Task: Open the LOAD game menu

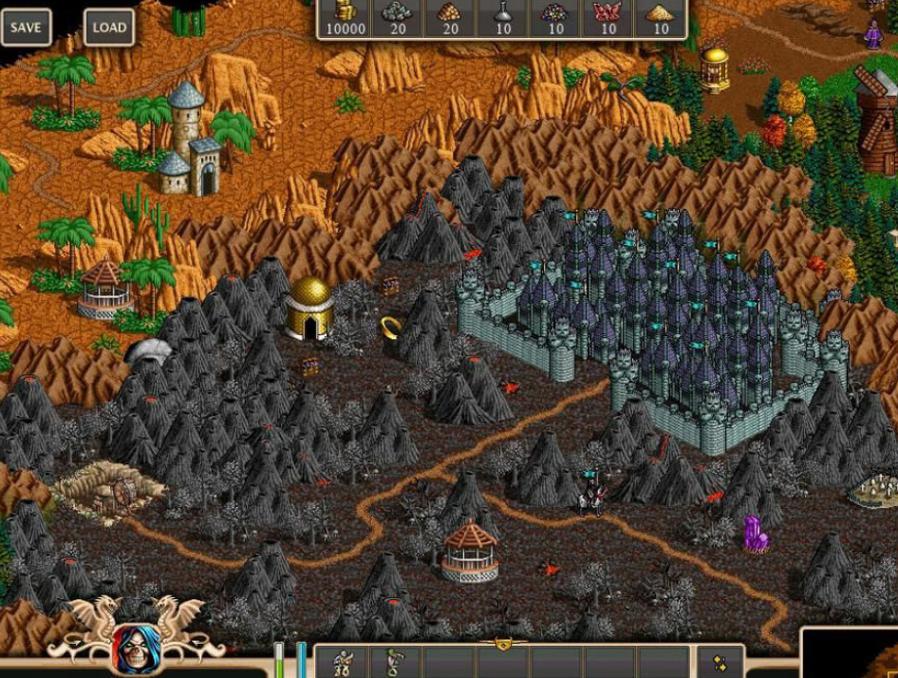Action: coord(109,27)
